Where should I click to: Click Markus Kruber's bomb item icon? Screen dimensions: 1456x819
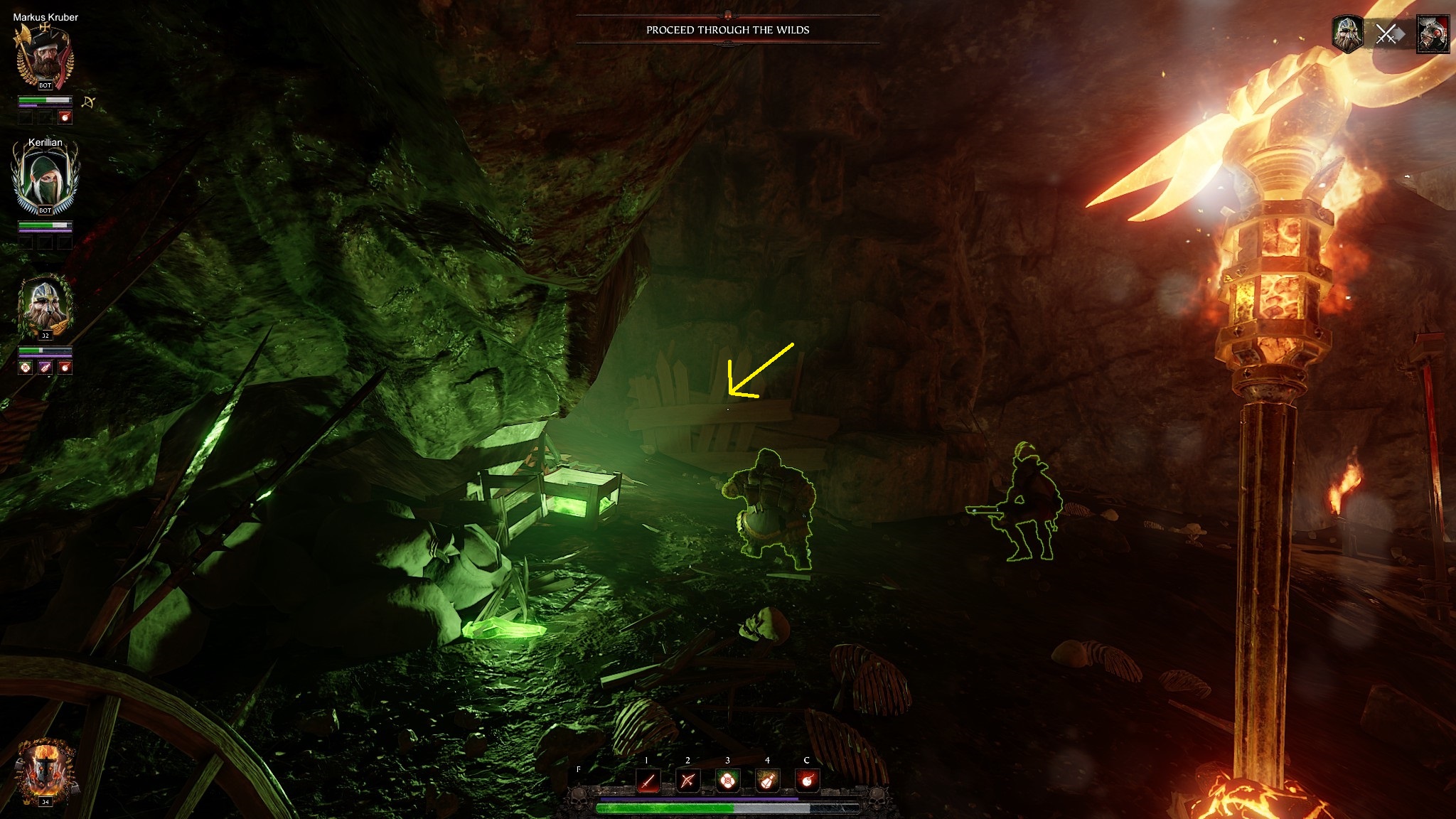click(65, 117)
